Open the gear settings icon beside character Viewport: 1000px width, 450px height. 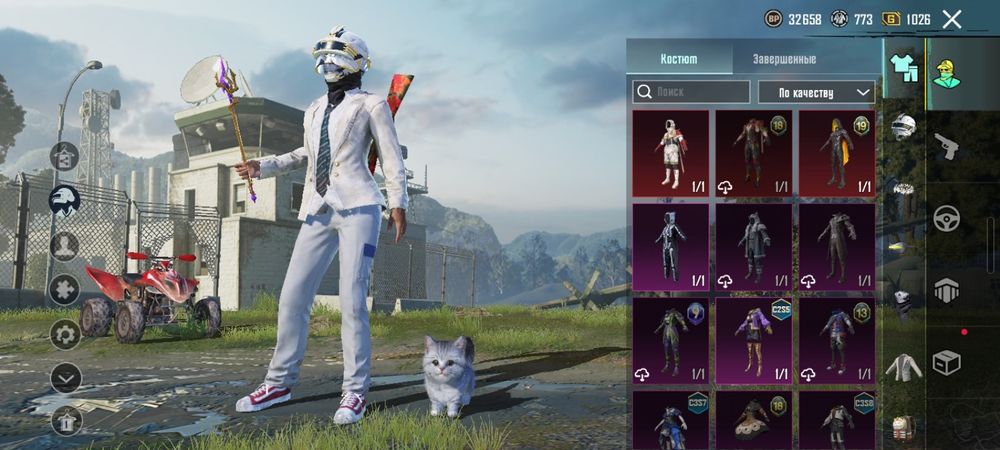pos(65,334)
